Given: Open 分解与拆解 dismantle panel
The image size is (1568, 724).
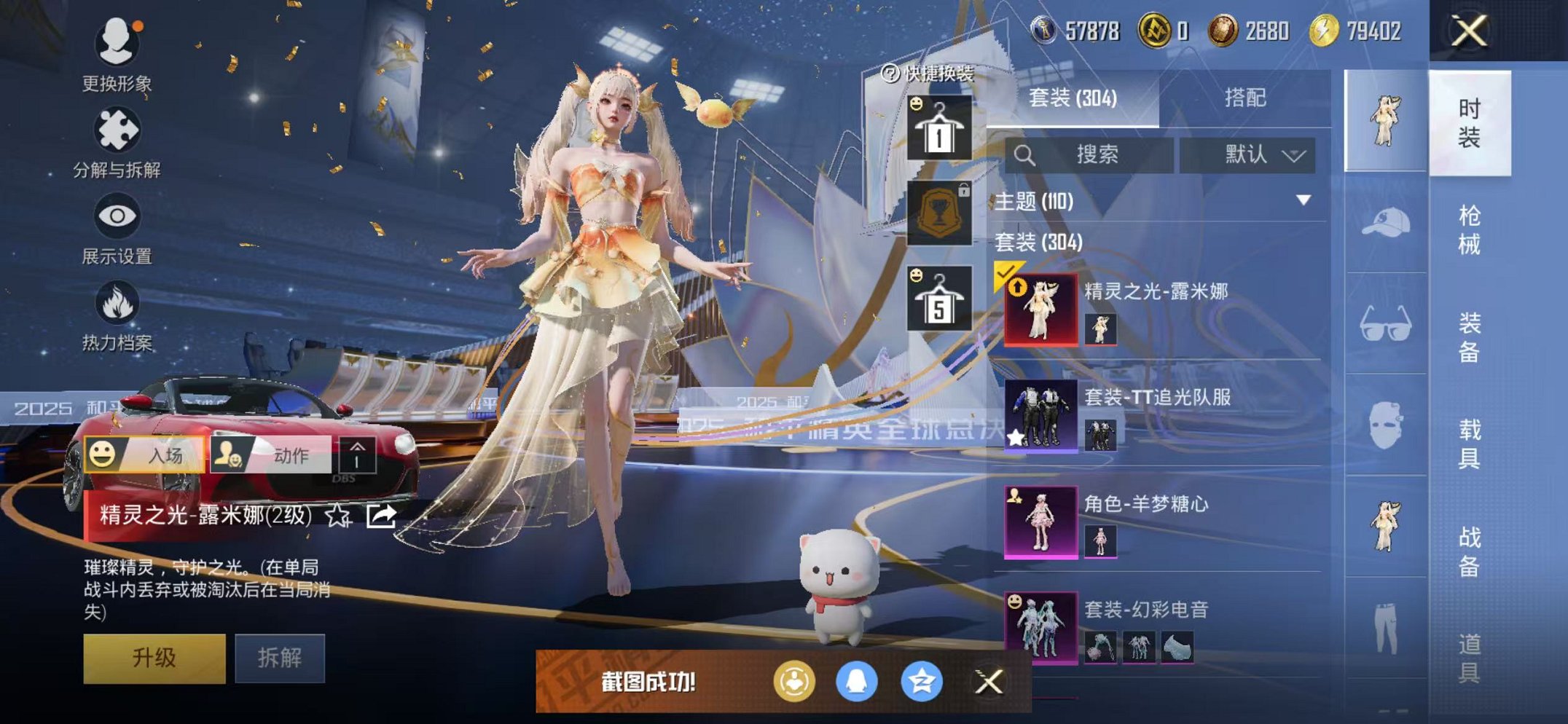Looking at the screenshot, I should click(117, 131).
